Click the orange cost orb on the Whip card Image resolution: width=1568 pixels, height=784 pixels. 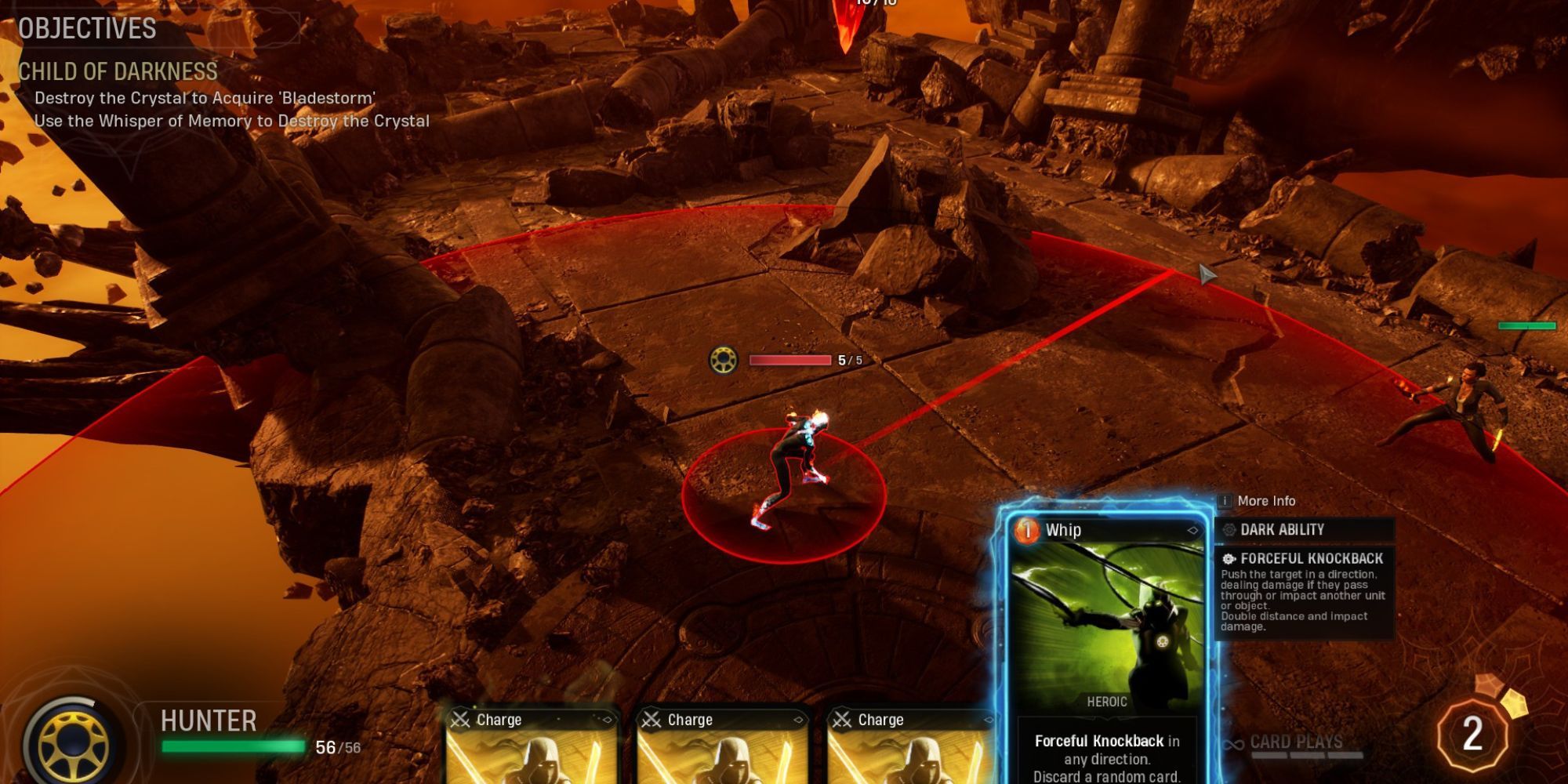coord(1028,532)
